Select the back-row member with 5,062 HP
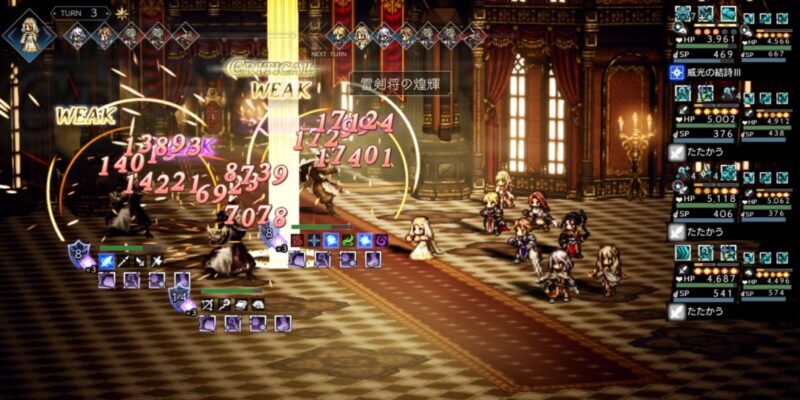 click(x=766, y=198)
